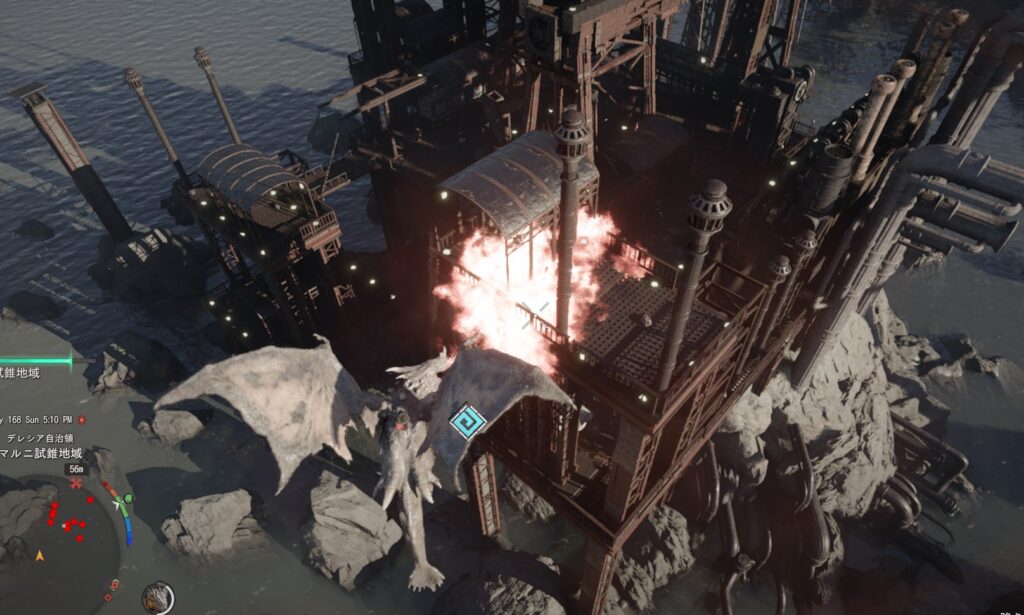Click the round dragon portrait icon
Image resolution: width=1024 pixels, height=615 pixels.
[x=157, y=597]
